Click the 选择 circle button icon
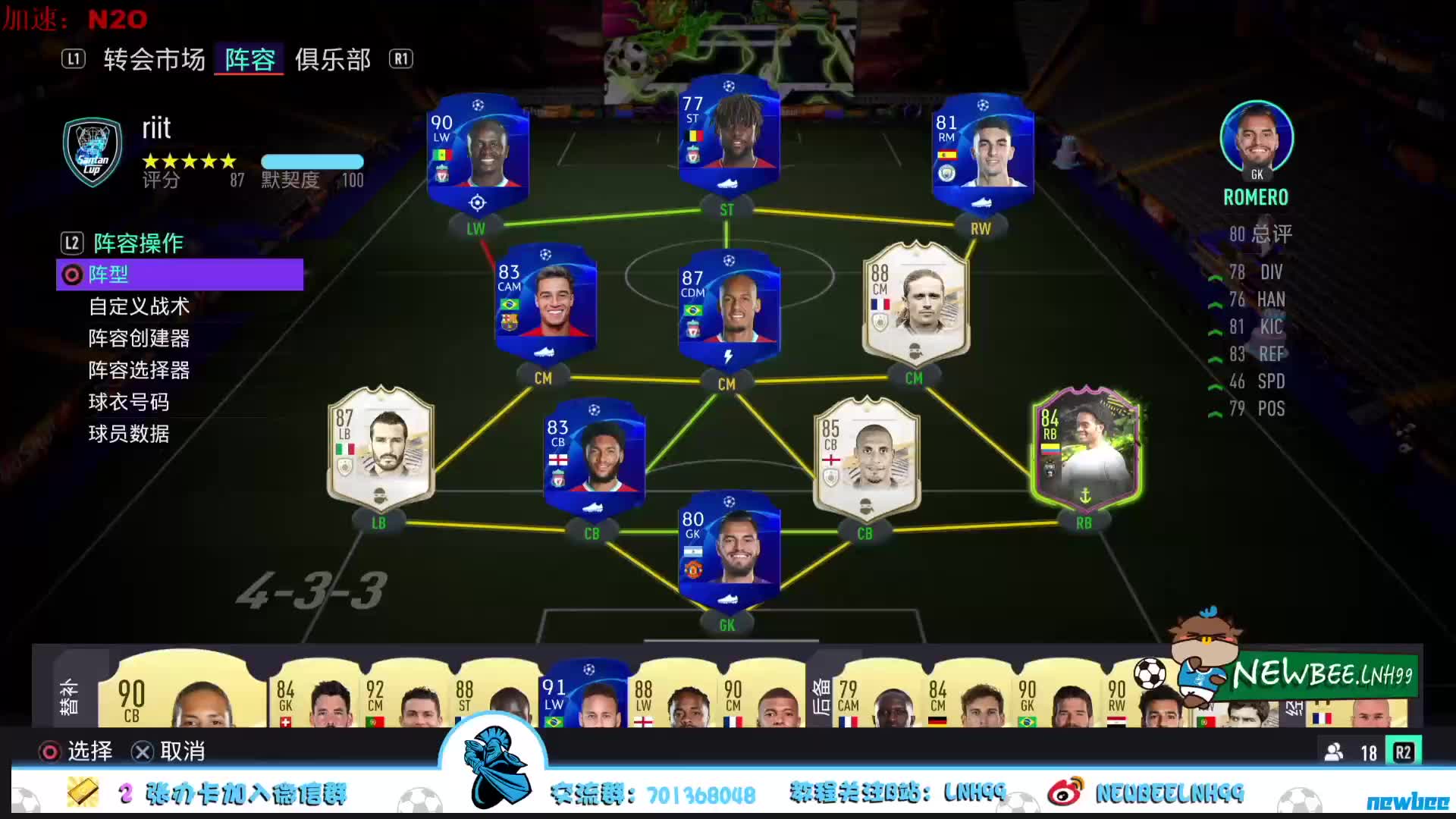This screenshot has height=819, width=1456. point(51,752)
